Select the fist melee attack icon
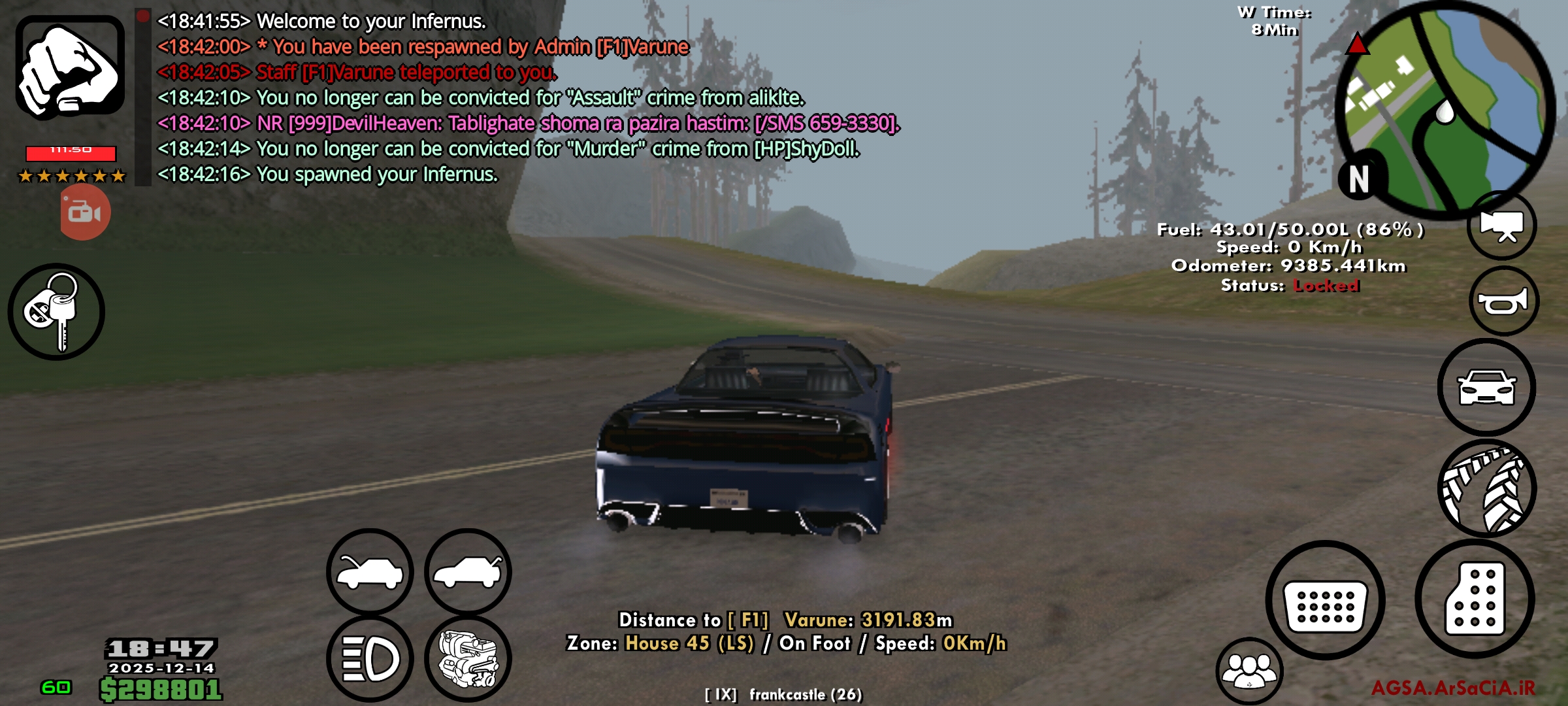Screen dimensions: 1568x706 click(69, 69)
